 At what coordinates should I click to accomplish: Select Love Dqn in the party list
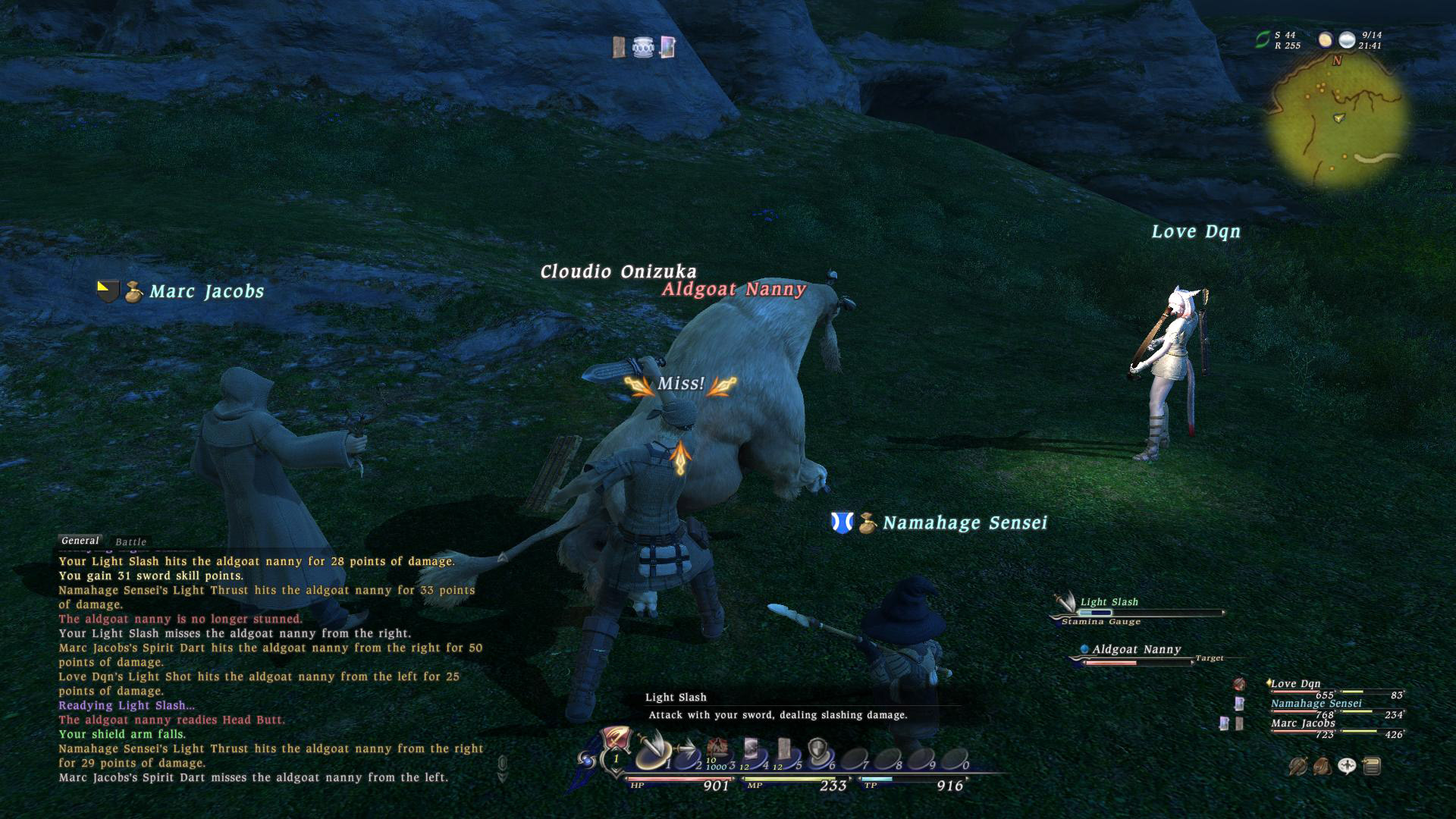click(1295, 684)
